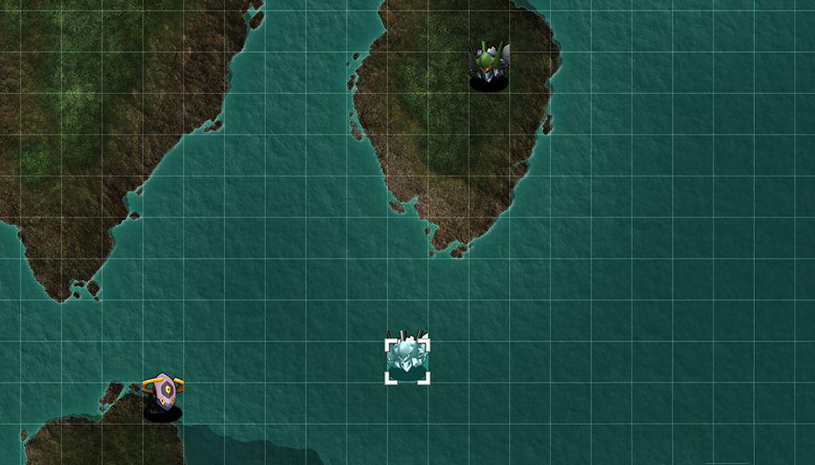This screenshot has height=465, width=815.
Task: Select the cyan mech inside the cursor brackets
Action: 407,358
